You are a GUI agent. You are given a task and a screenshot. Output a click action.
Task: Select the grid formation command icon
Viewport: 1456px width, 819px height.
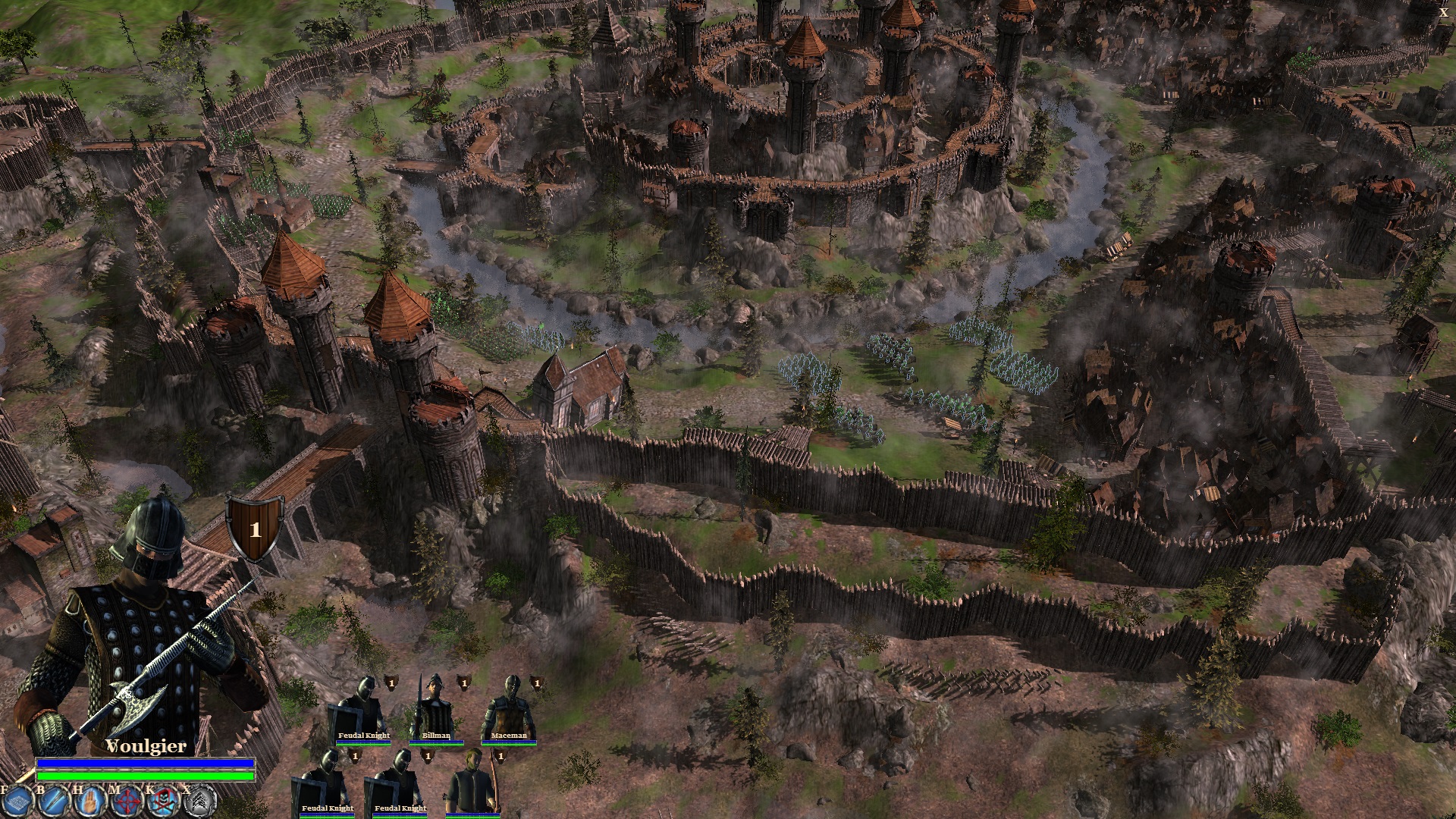tap(17, 801)
